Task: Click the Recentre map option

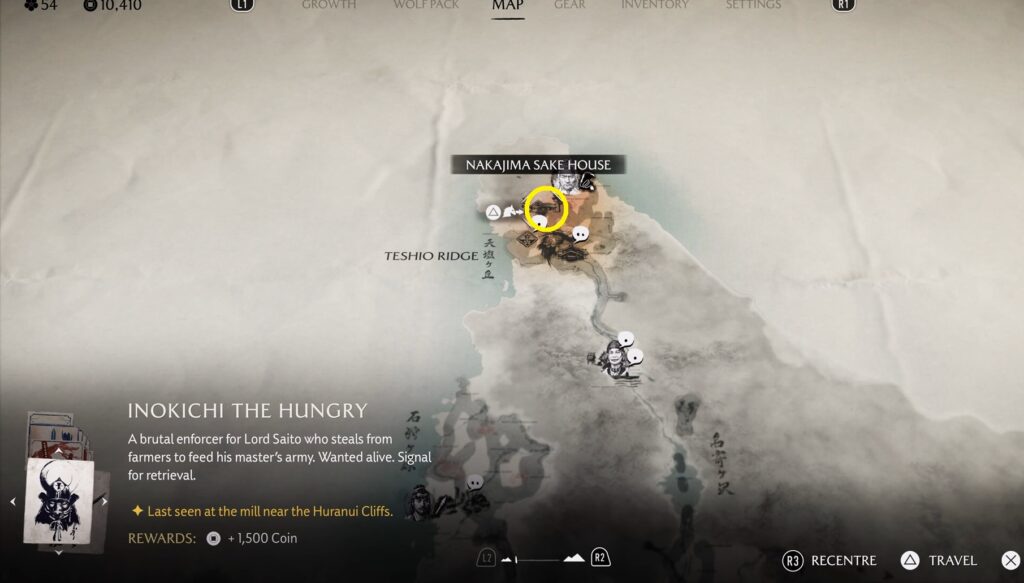Action: [829, 561]
